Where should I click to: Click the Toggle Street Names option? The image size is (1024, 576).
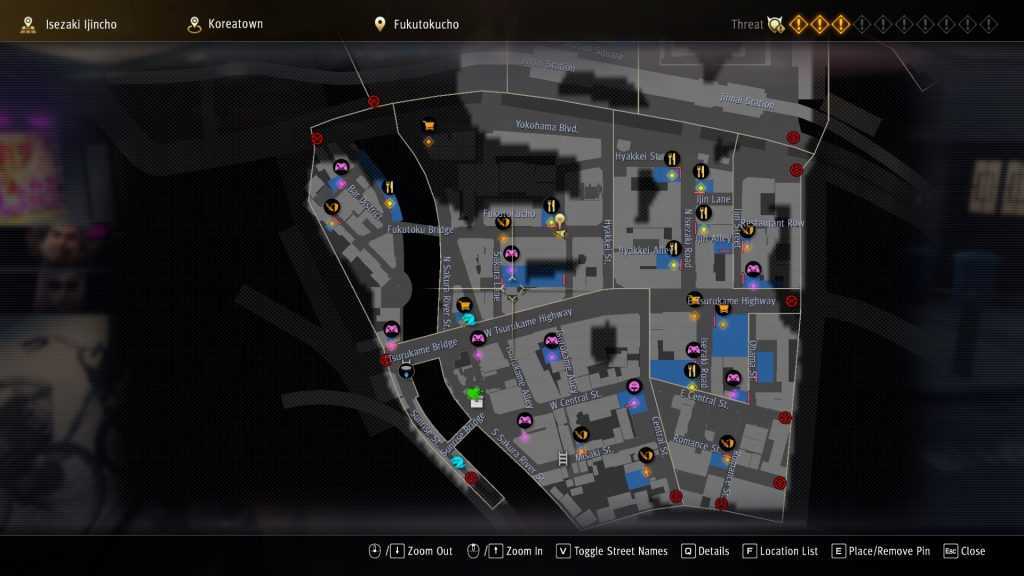613,551
